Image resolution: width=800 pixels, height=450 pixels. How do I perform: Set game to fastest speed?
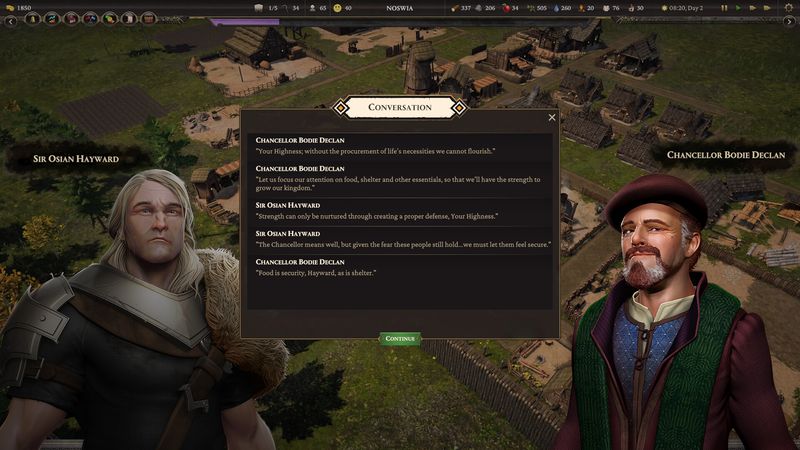pyautogui.click(x=767, y=8)
